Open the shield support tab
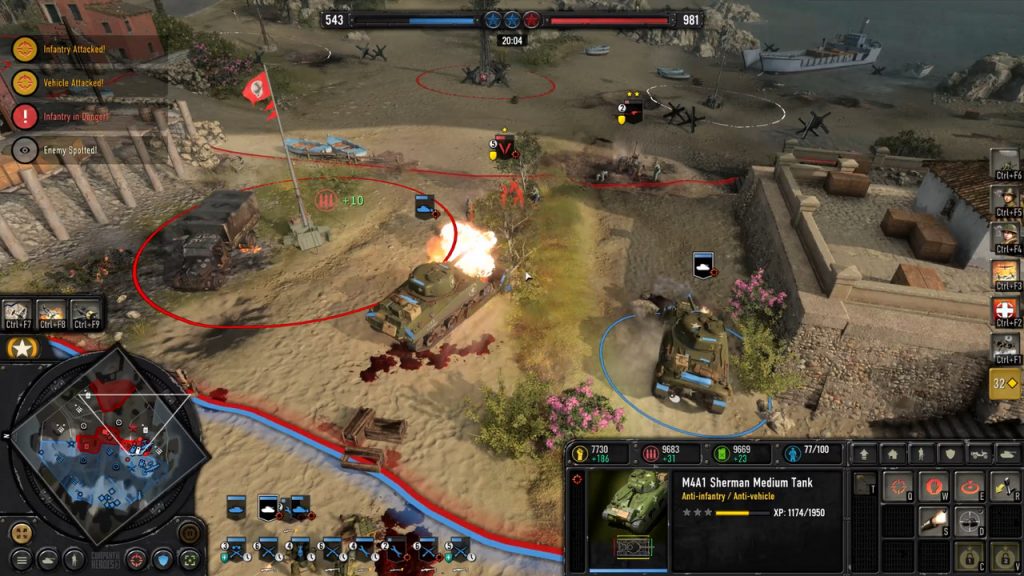1024x576 pixels. [x=951, y=454]
